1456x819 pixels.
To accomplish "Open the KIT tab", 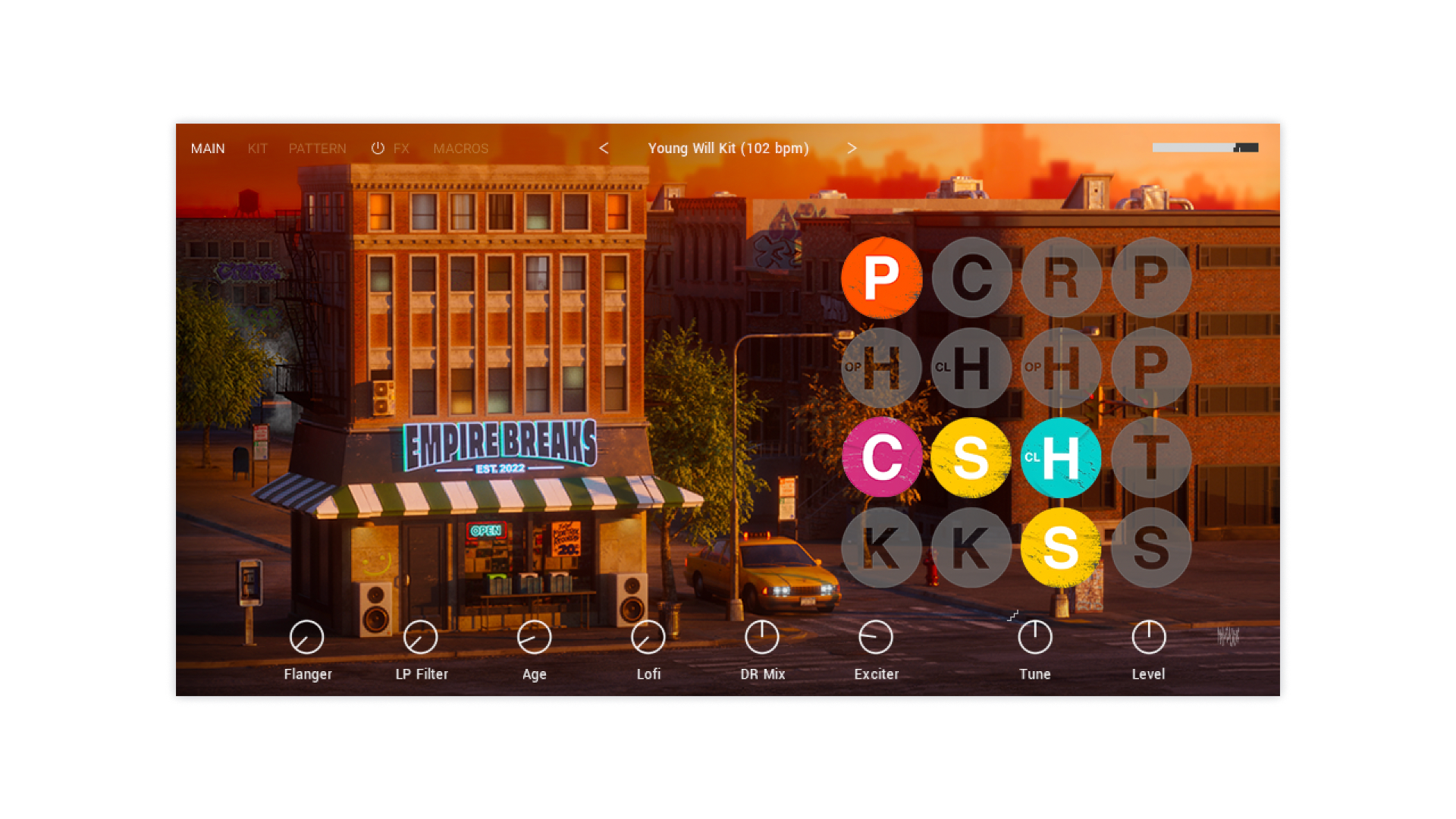I will pos(258,149).
